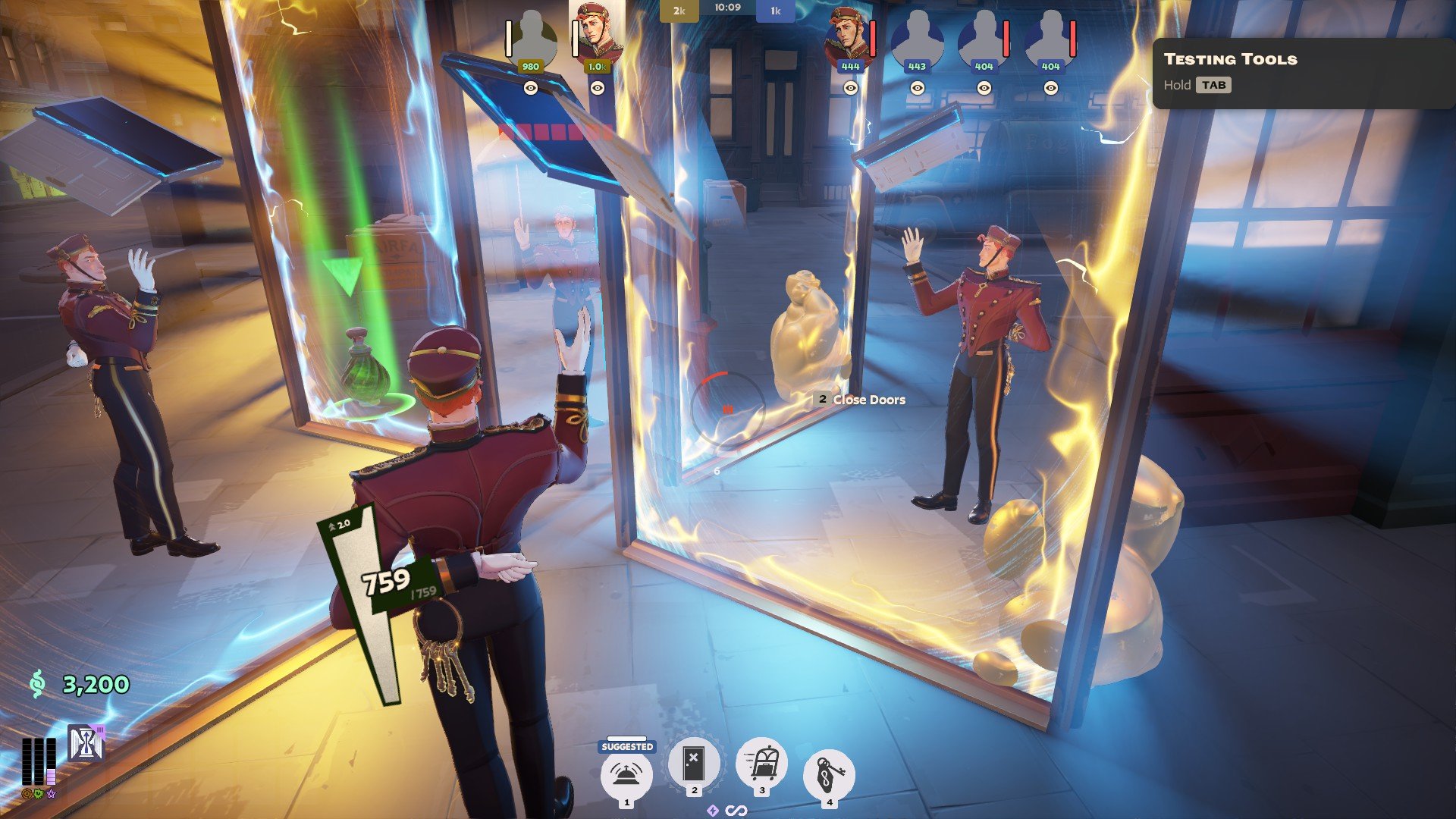The height and width of the screenshot is (819, 1456).
Task: Activate the service bell ability
Action: (x=626, y=773)
